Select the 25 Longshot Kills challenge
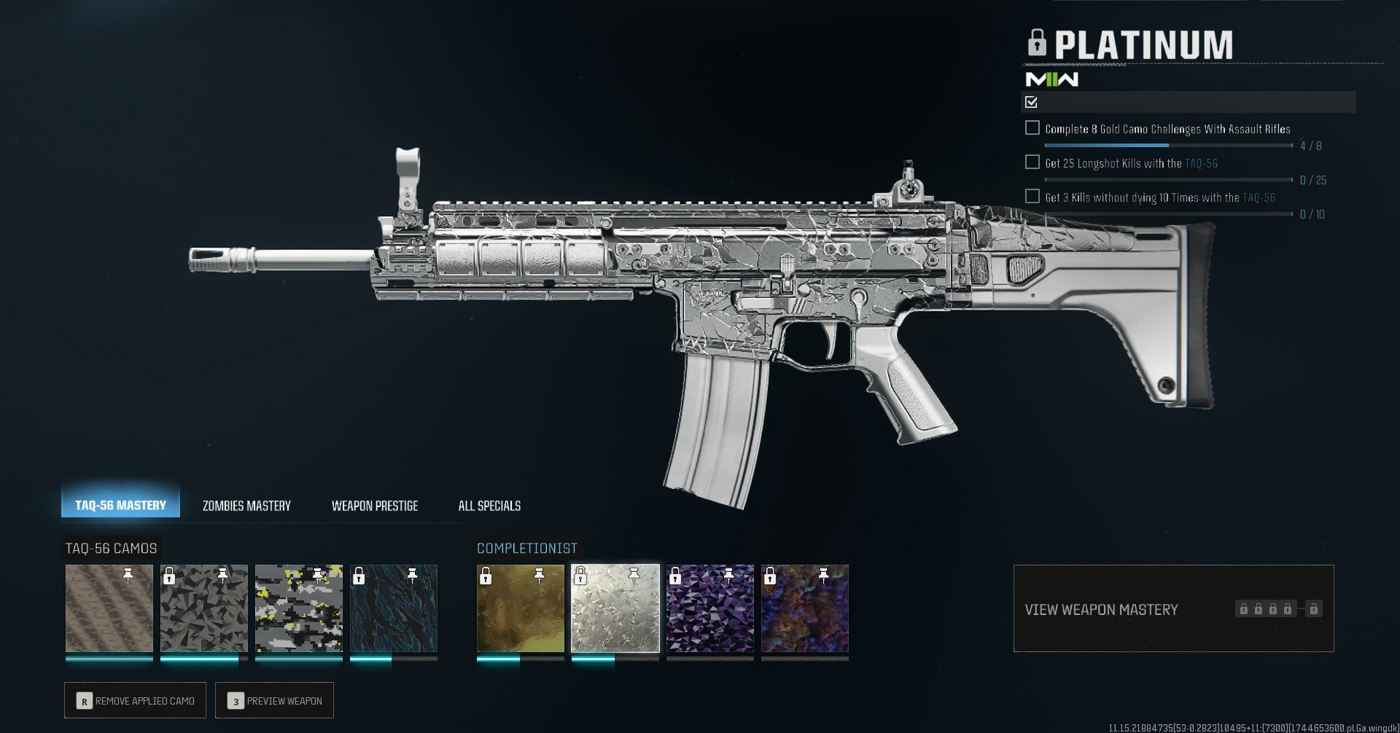 (1131, 163)
